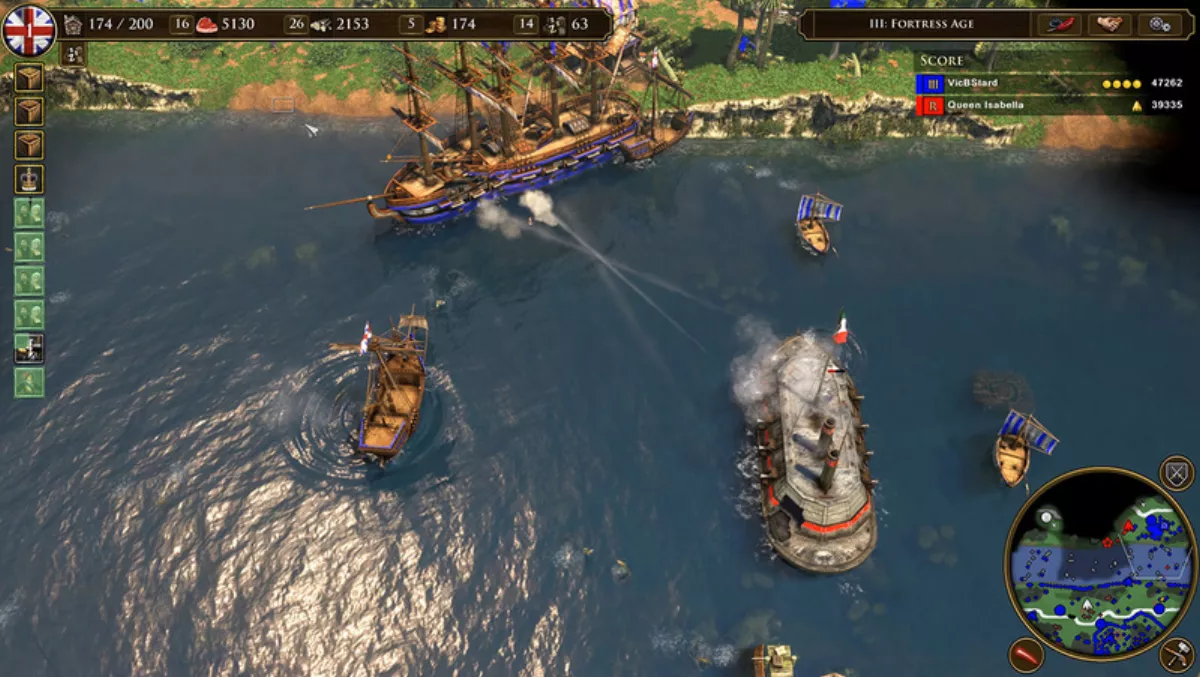Click the crown icon on the left panel
Viewport: 1200px width, 677px height.
(29, 180)
